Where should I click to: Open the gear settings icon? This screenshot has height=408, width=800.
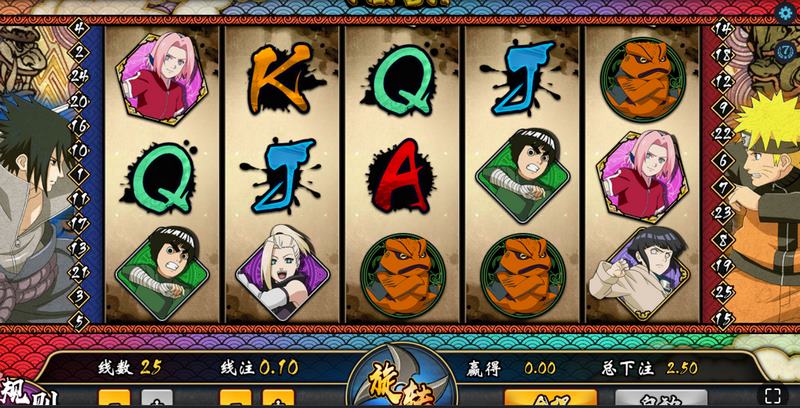[786, 13]
